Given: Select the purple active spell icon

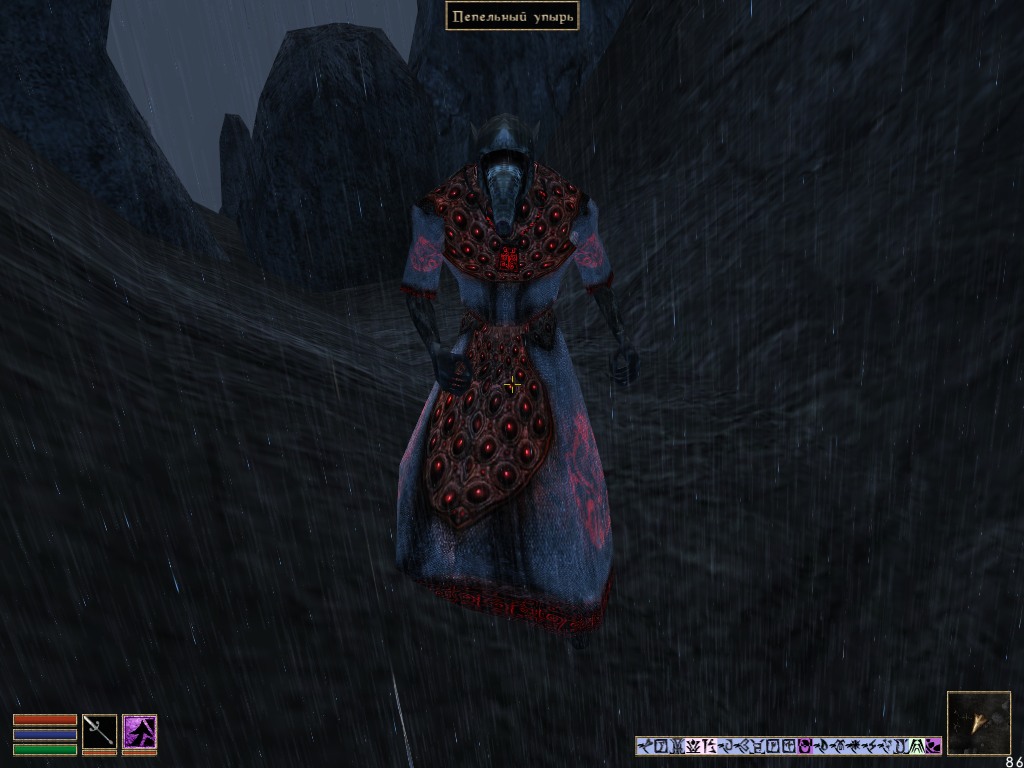Looking at the screenshot, I should coord(139,731).
